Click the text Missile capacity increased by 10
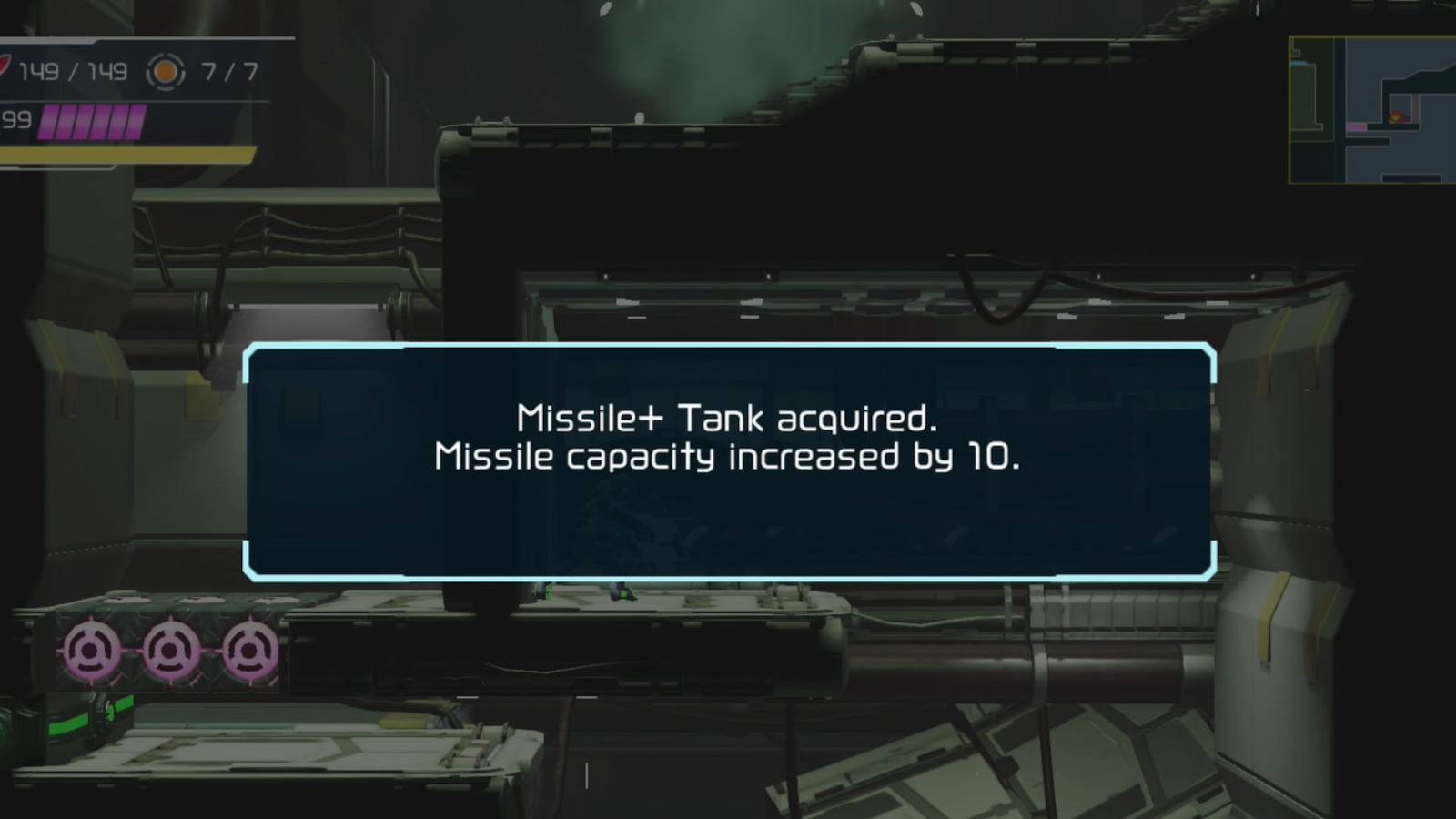 coord(728,458)
